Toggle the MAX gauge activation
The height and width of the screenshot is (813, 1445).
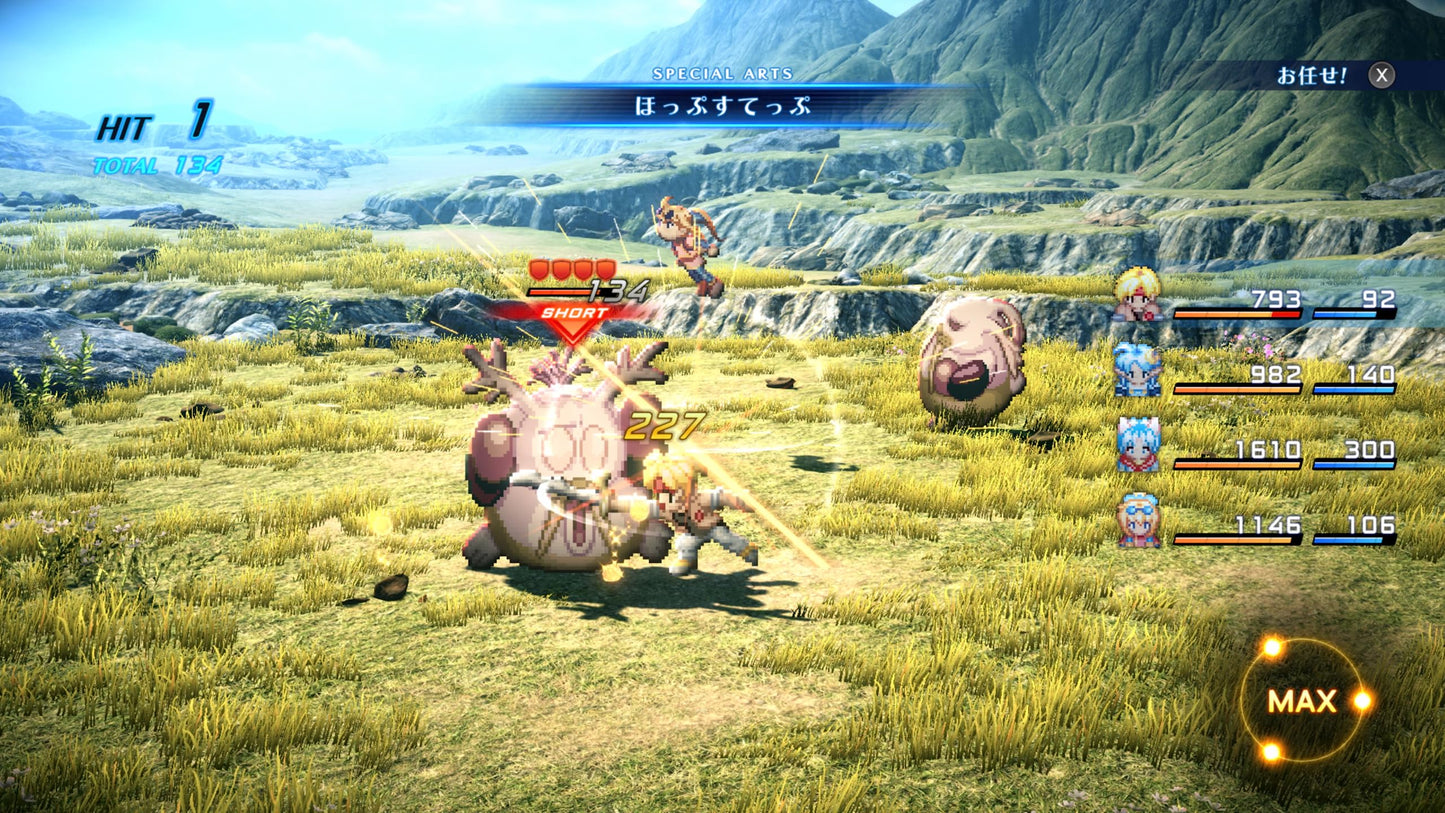(1302, 701)
